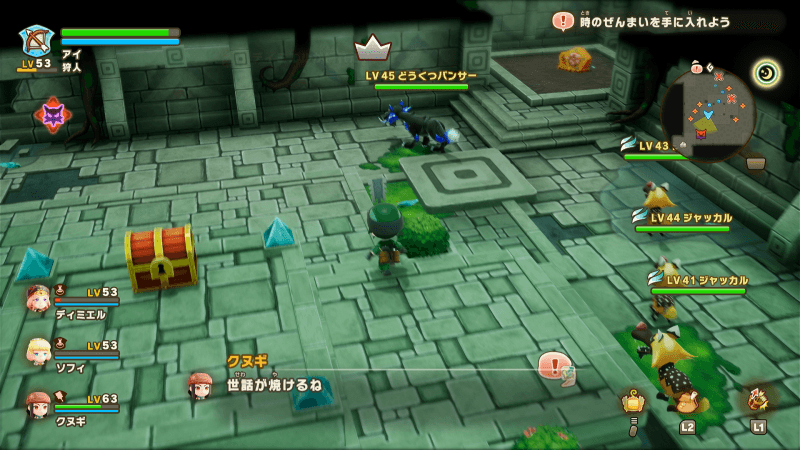Click the crescent moon time icon

pos(767,71)
